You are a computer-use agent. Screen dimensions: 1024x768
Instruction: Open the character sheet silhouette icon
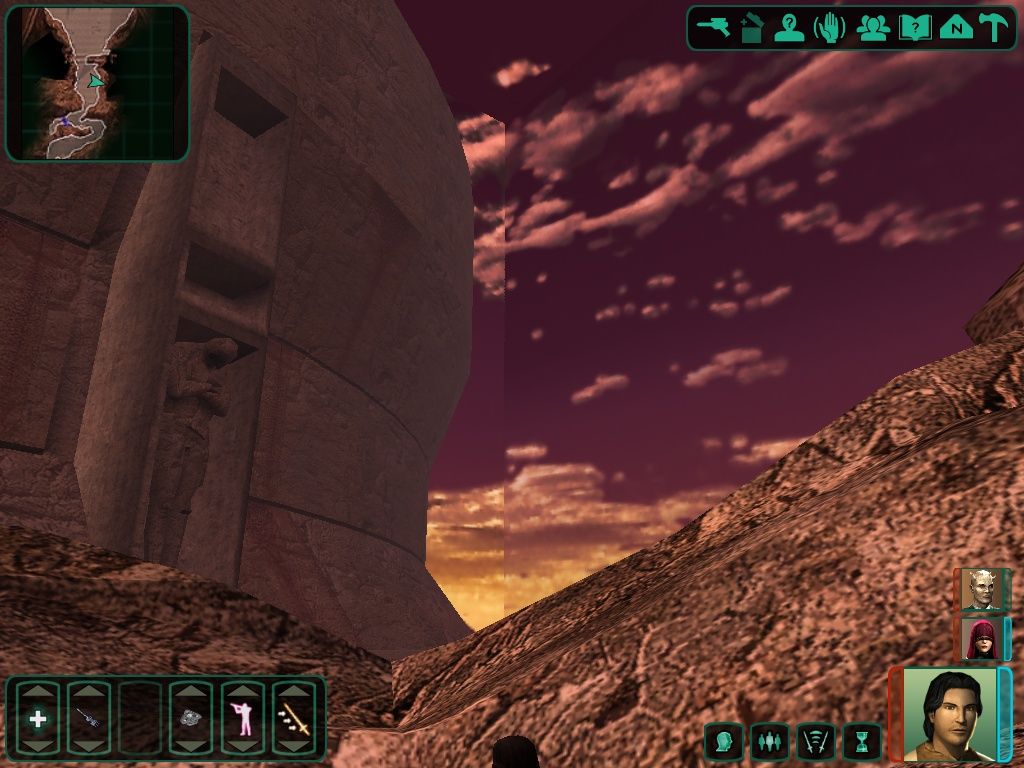791,27
